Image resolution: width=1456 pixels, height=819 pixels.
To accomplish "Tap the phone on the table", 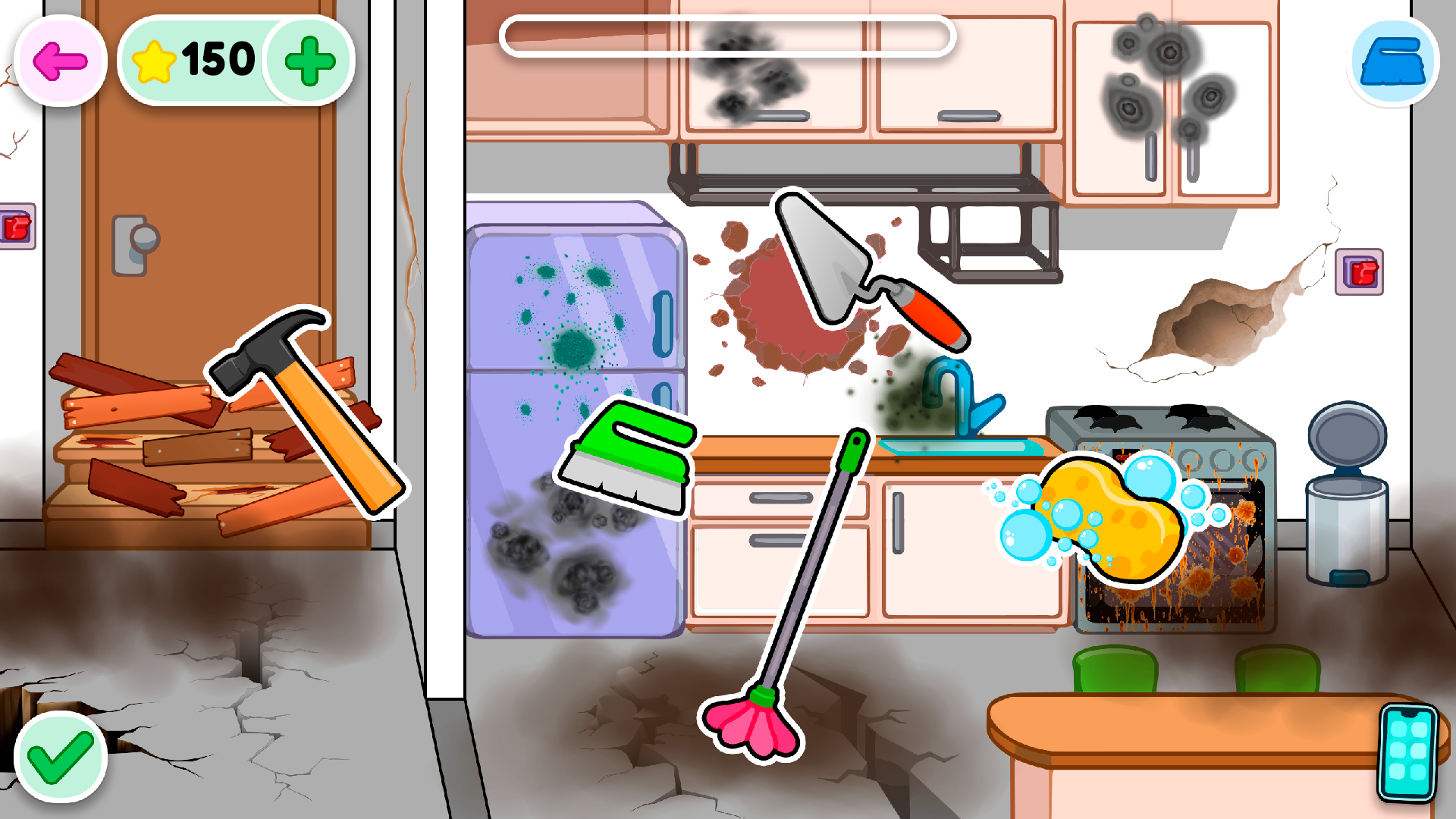I will click(x=1407, y=751).
